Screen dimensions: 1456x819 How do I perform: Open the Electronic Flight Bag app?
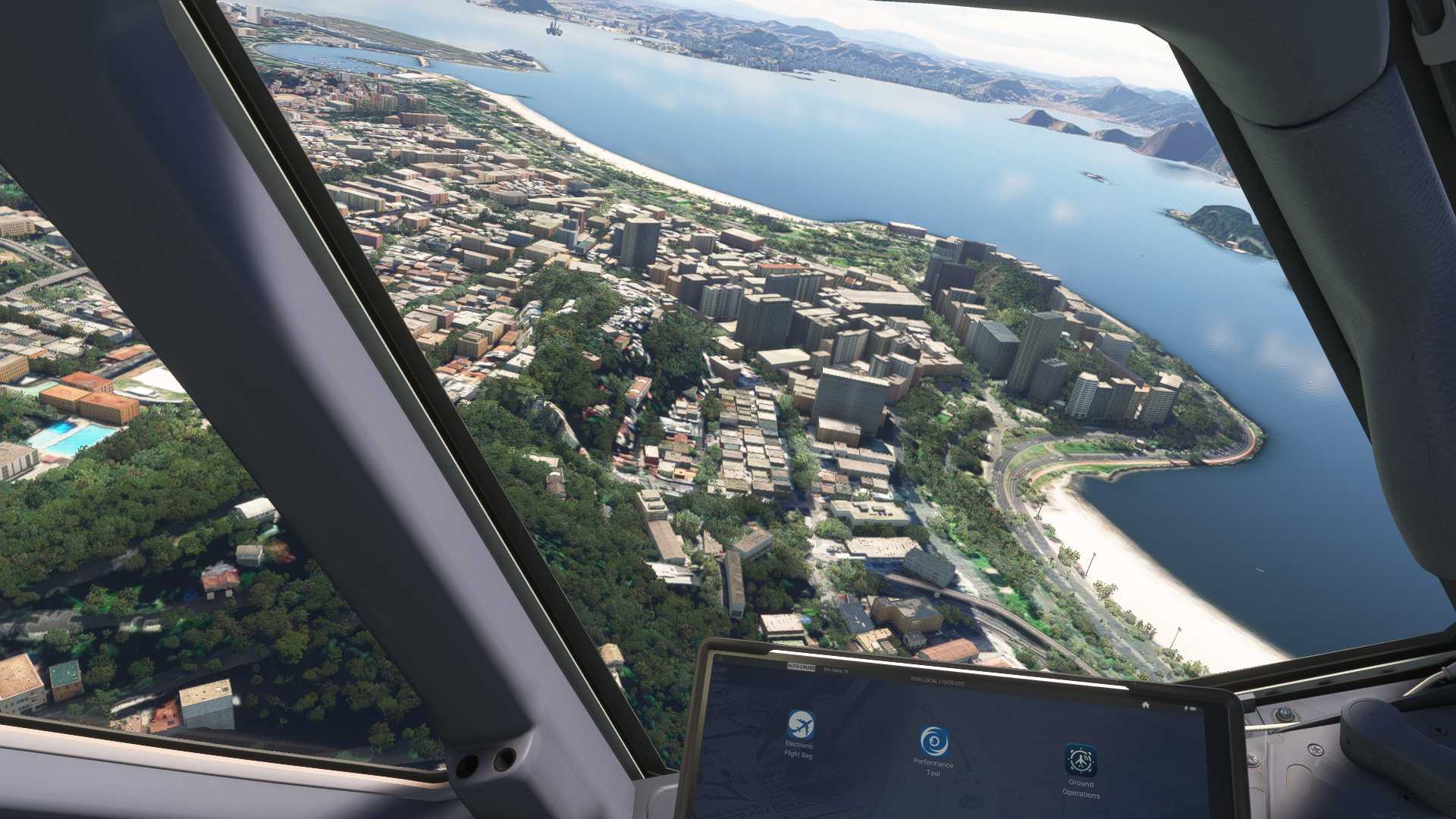(800, 726)
